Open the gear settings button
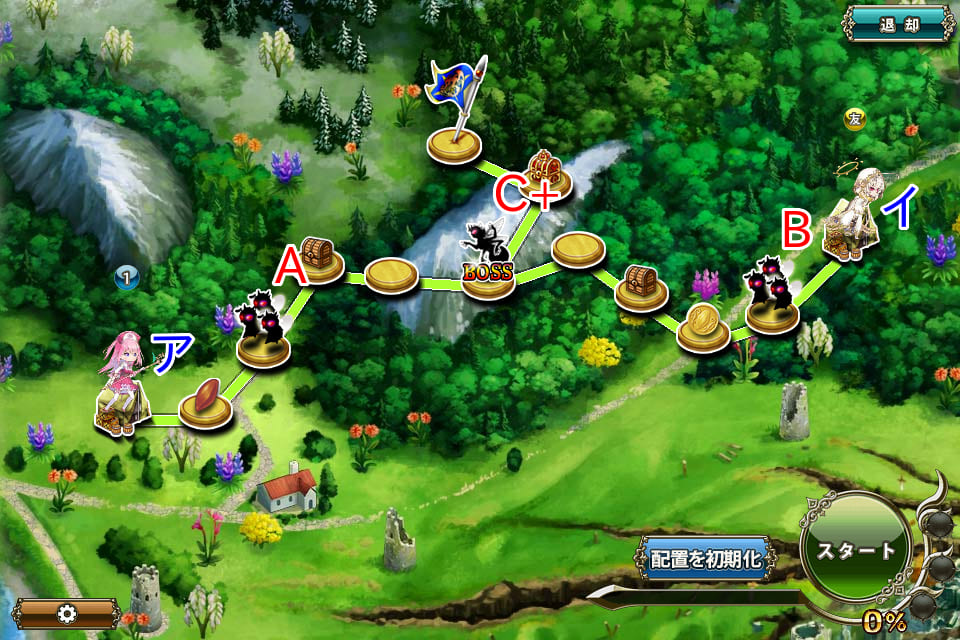This screenshot has width=960, height=640. [x=68, y=613]
